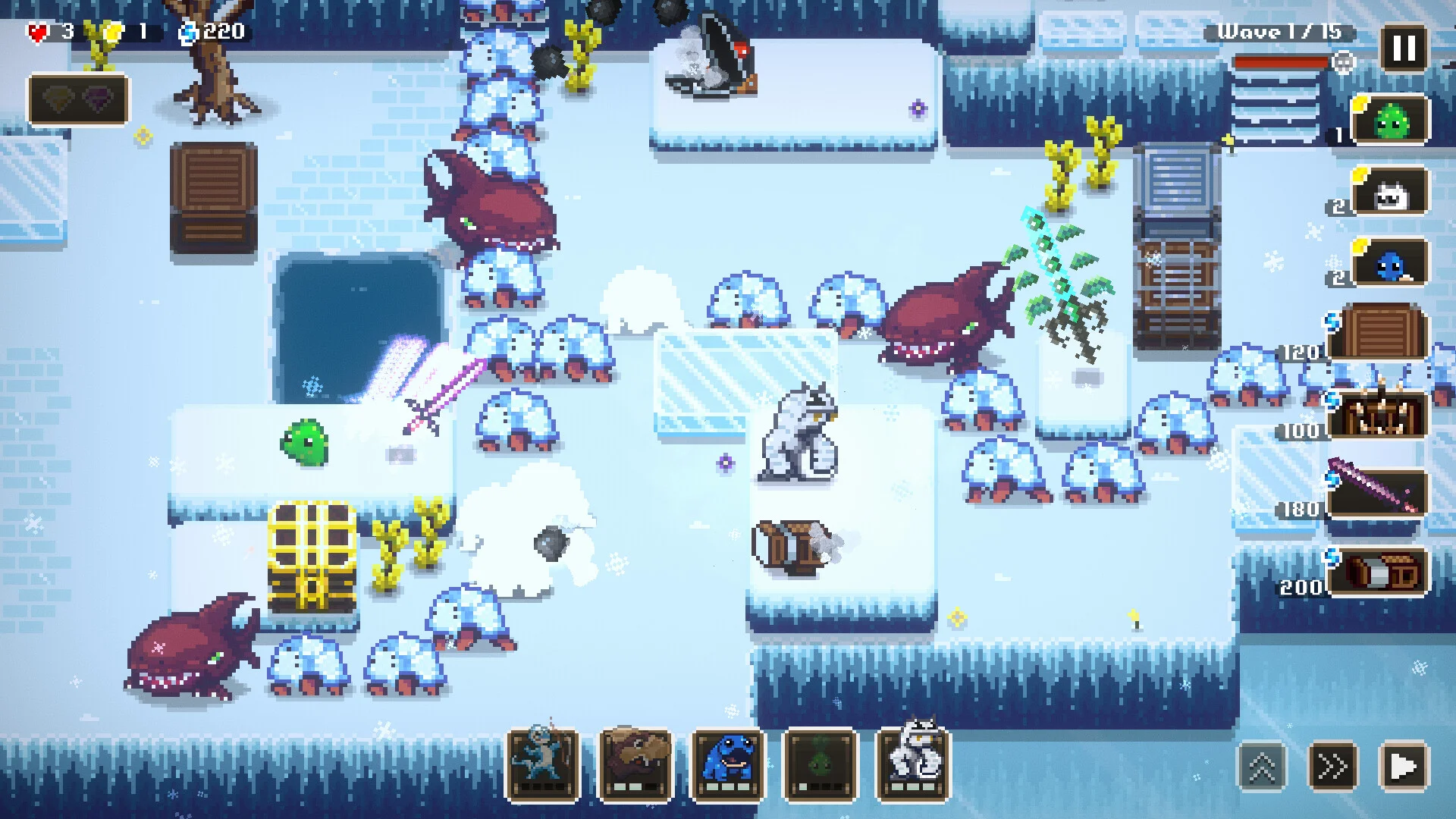The image size is (1456, 819).
Task: Start the wave with play button
Action: (x=1403, y=767)
